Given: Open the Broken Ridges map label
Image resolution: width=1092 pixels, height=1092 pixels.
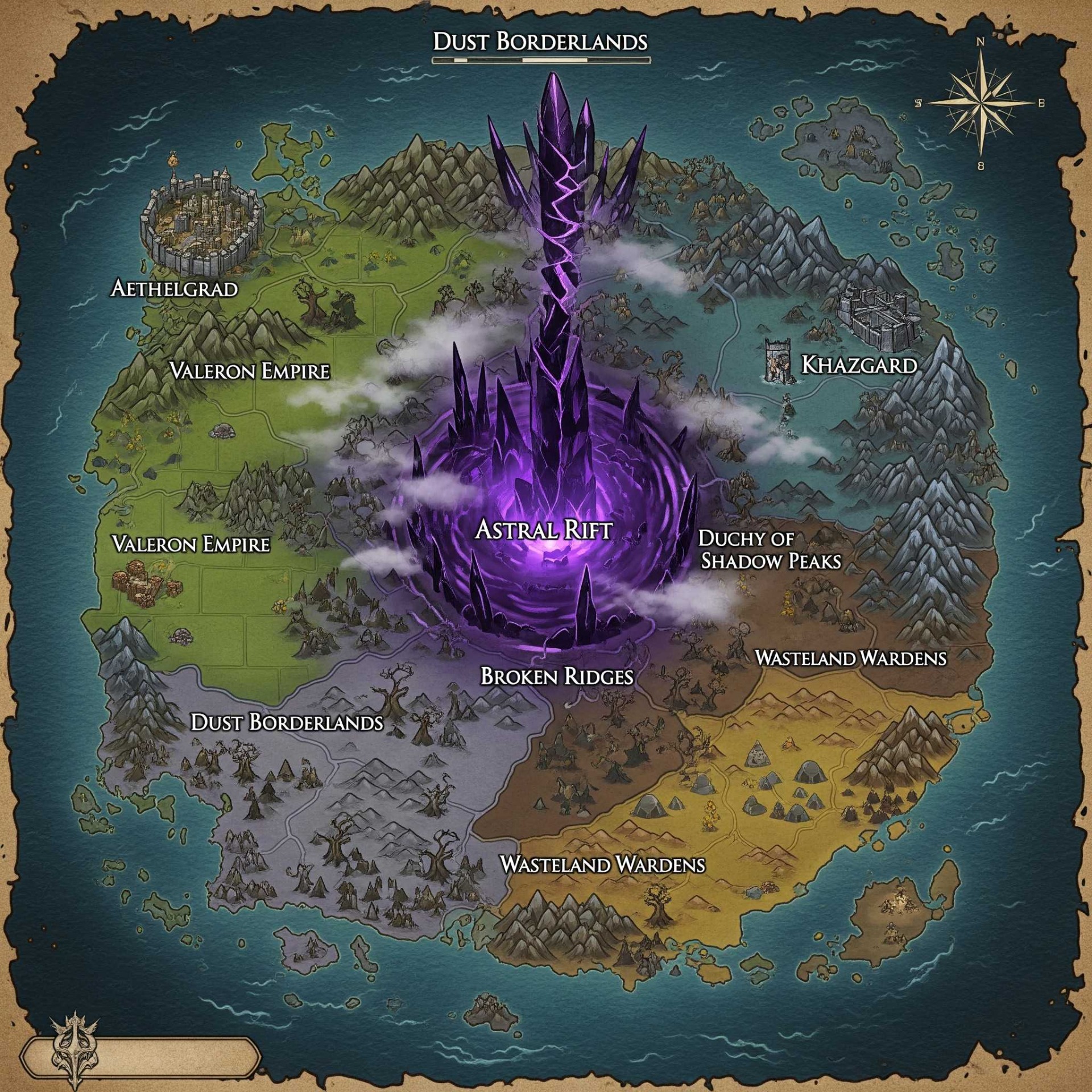Looking at the screenshot, I should (x=557, y=676).
